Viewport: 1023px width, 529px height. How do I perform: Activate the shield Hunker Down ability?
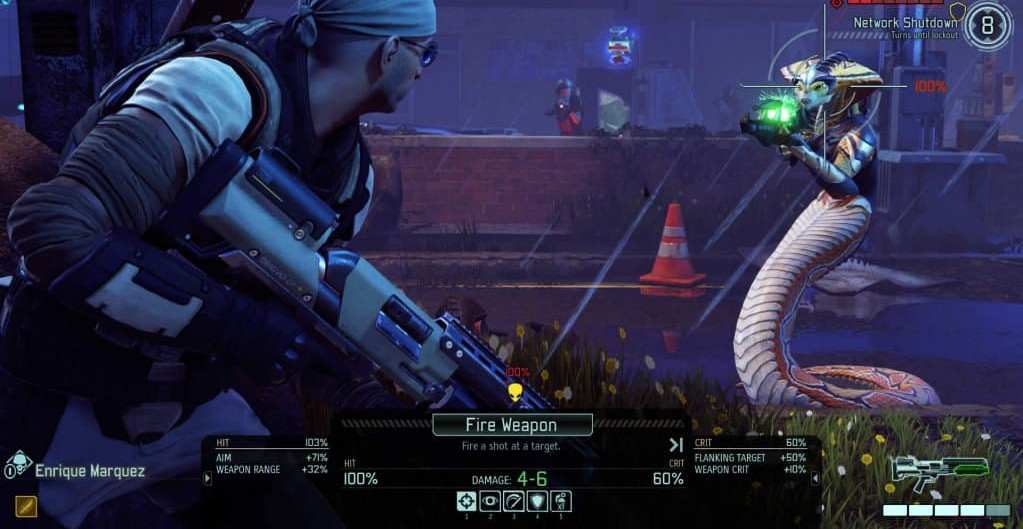coord(537,501)
